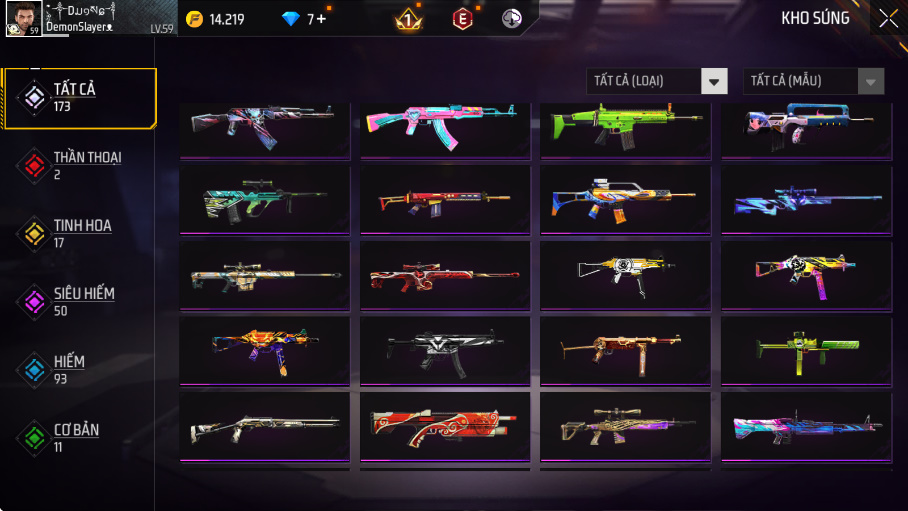Open the DemonSlayer player profile avatar
Screen dimensions: 908x511
click(23, 18)
